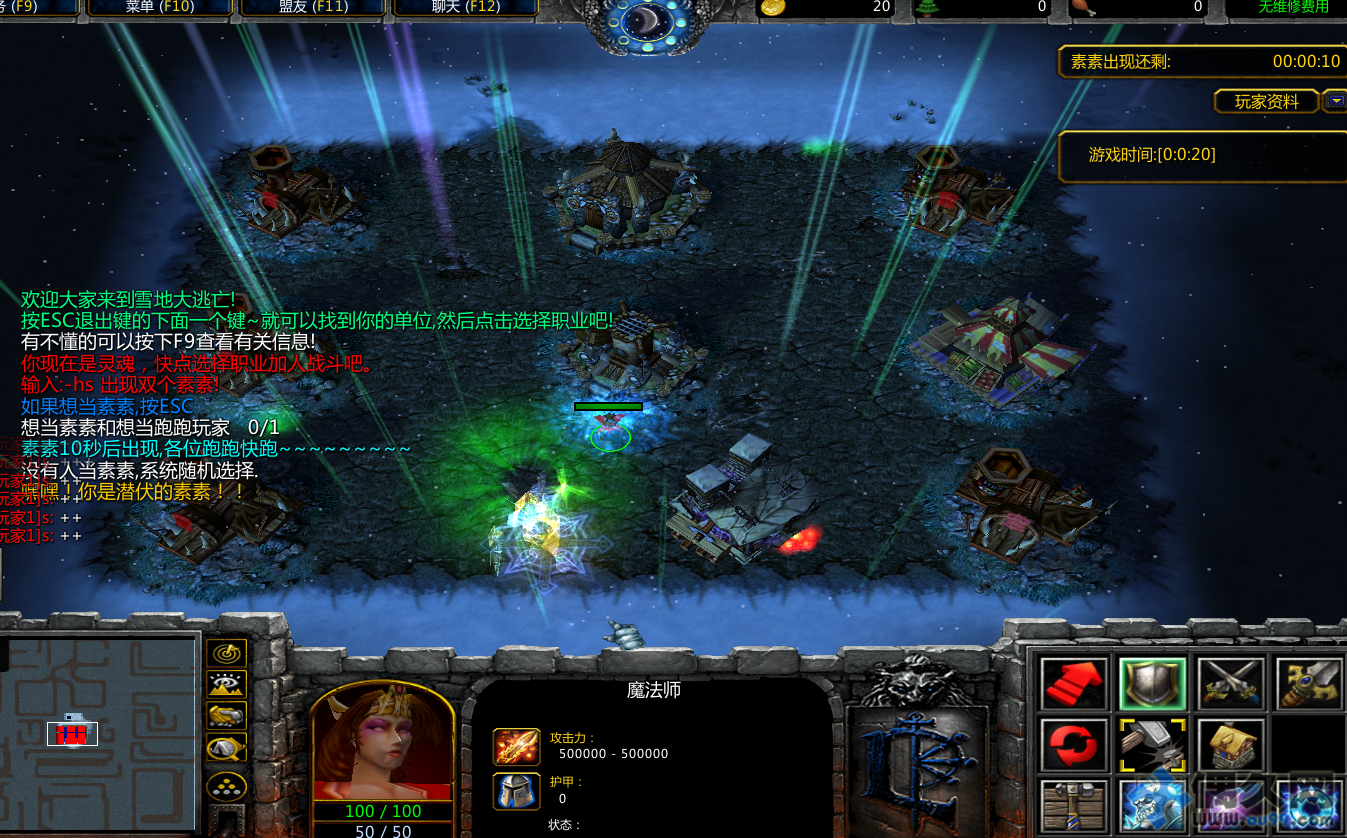This screenshot has height=838, width=1347.
Task: Click the red circular arrows command
Action: tap(1074, 745)
